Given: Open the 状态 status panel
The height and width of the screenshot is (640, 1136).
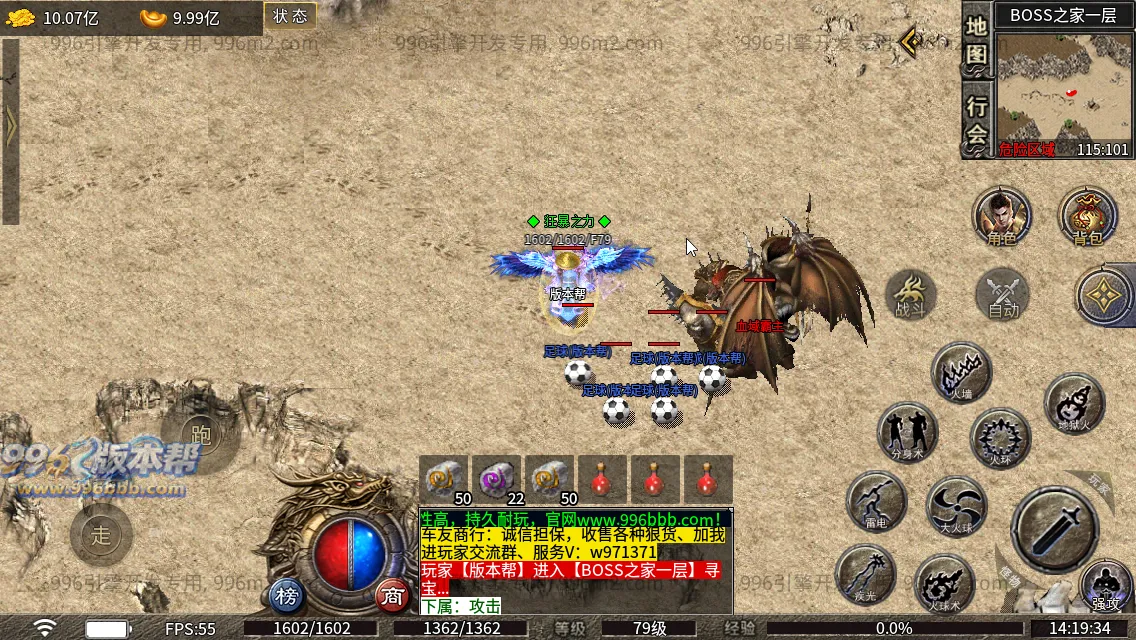Looking at the screenshot, I should click(290, 16).
